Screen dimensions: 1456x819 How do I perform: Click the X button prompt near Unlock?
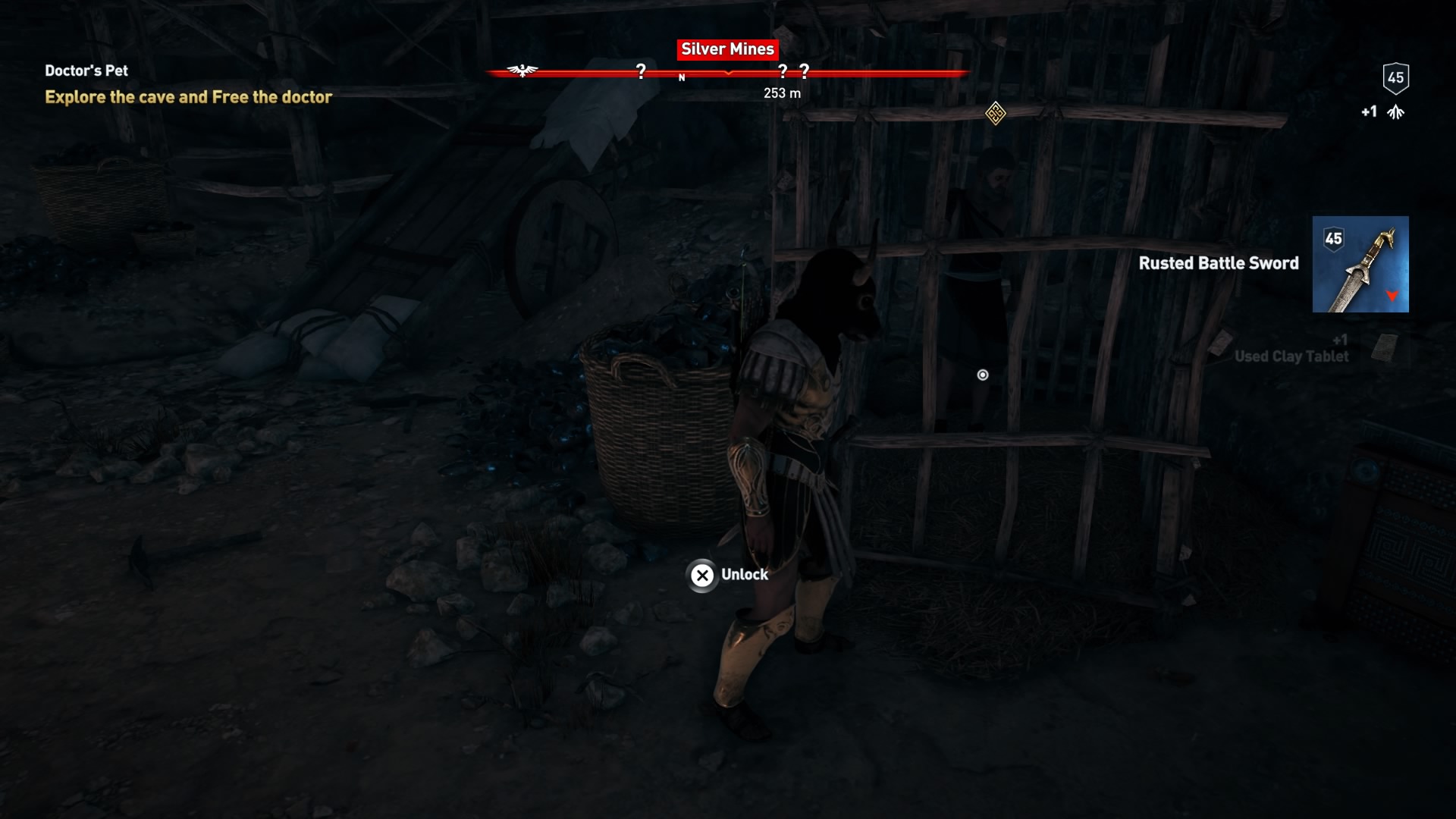click(x=701, y=576)
